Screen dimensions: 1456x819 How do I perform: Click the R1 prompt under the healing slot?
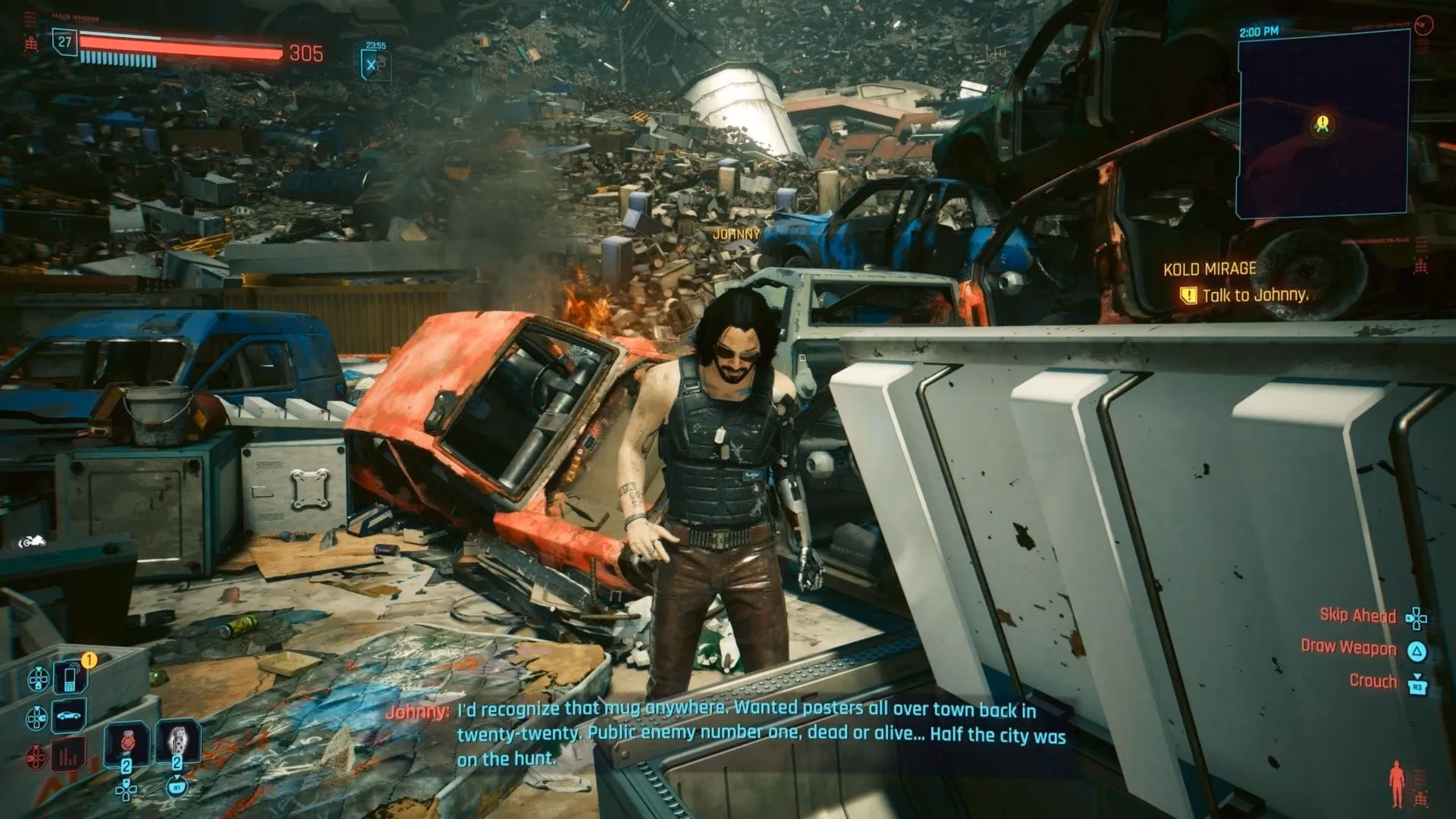coord(177,788)
